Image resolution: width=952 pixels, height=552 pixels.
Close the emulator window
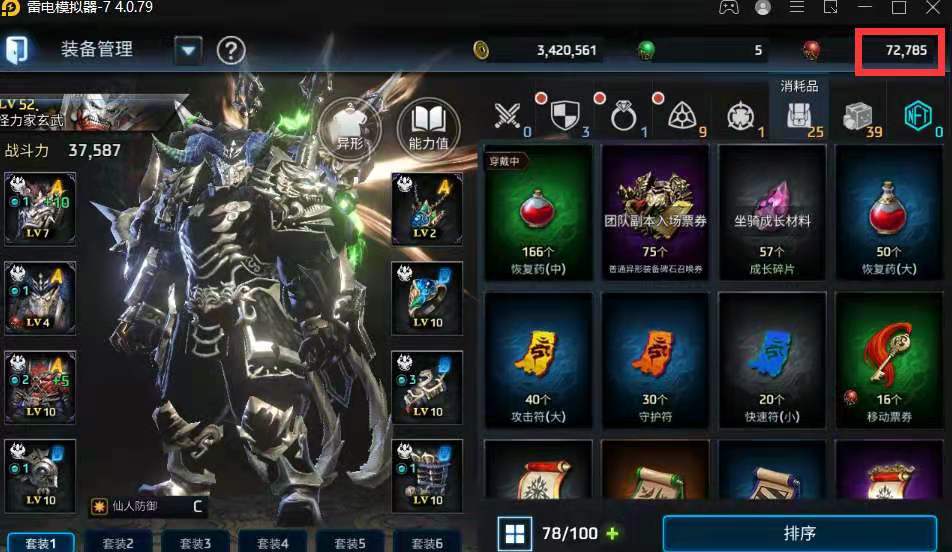[x=932, y=8]
